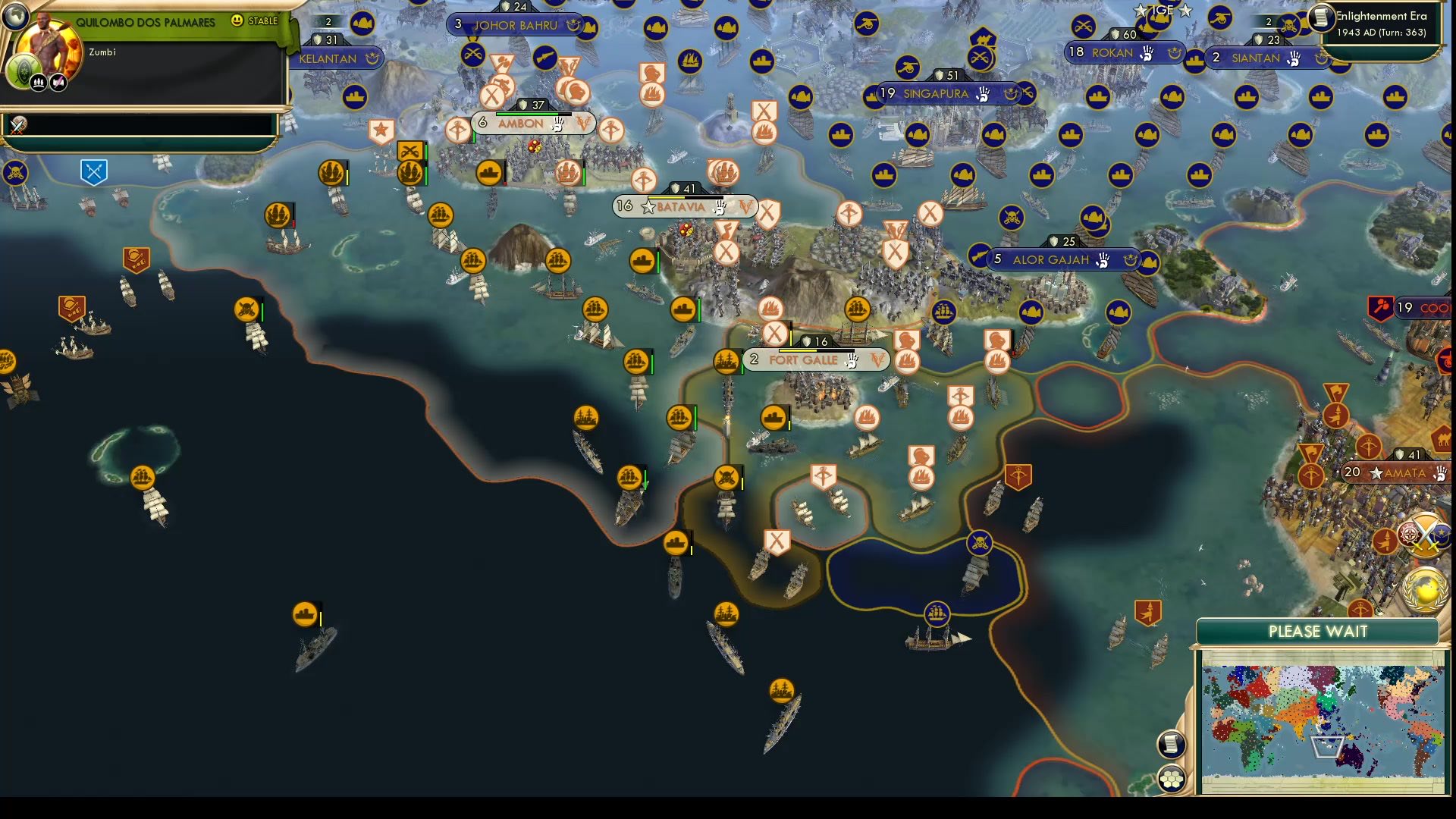Click the blue crescent notification bubble

[1441, 536]
